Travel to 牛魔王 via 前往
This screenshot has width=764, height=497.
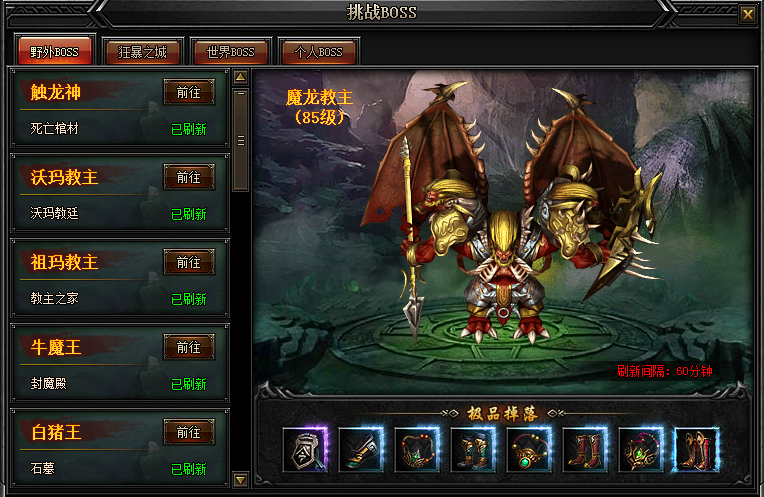coord(189,347)
